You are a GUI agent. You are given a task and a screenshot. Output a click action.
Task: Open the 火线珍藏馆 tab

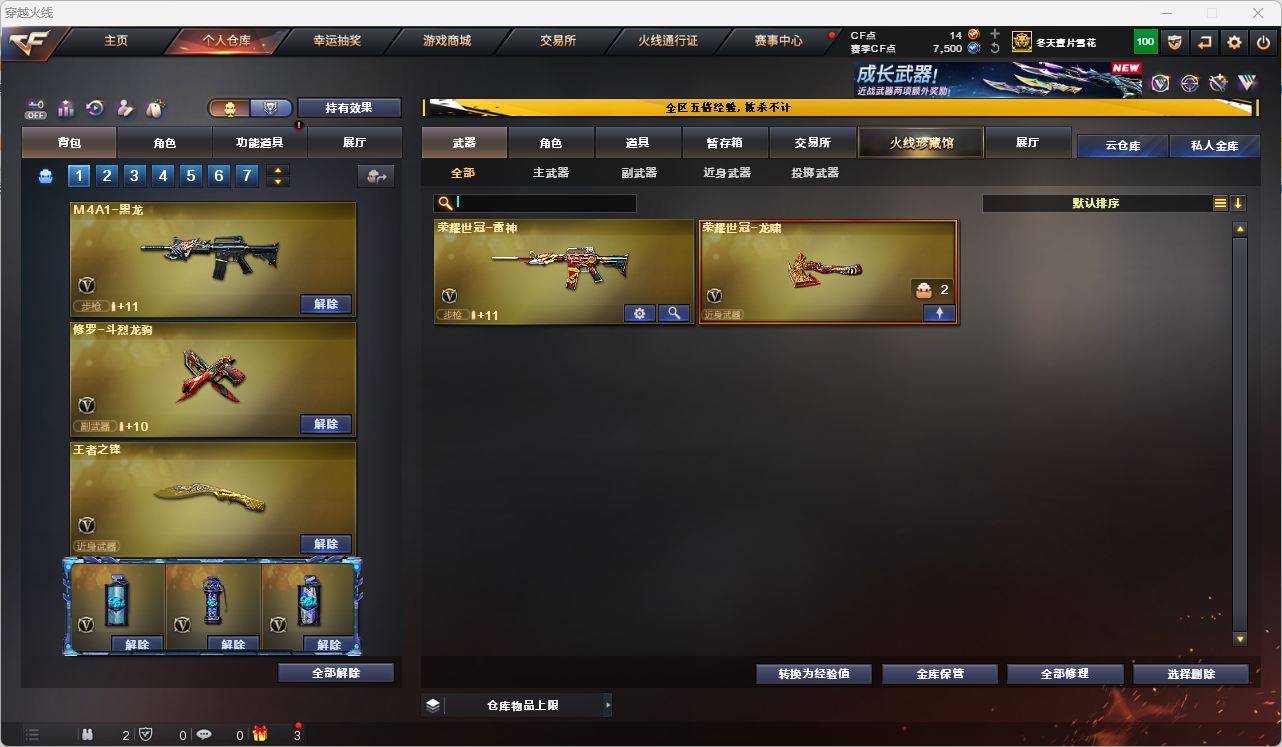919,142
